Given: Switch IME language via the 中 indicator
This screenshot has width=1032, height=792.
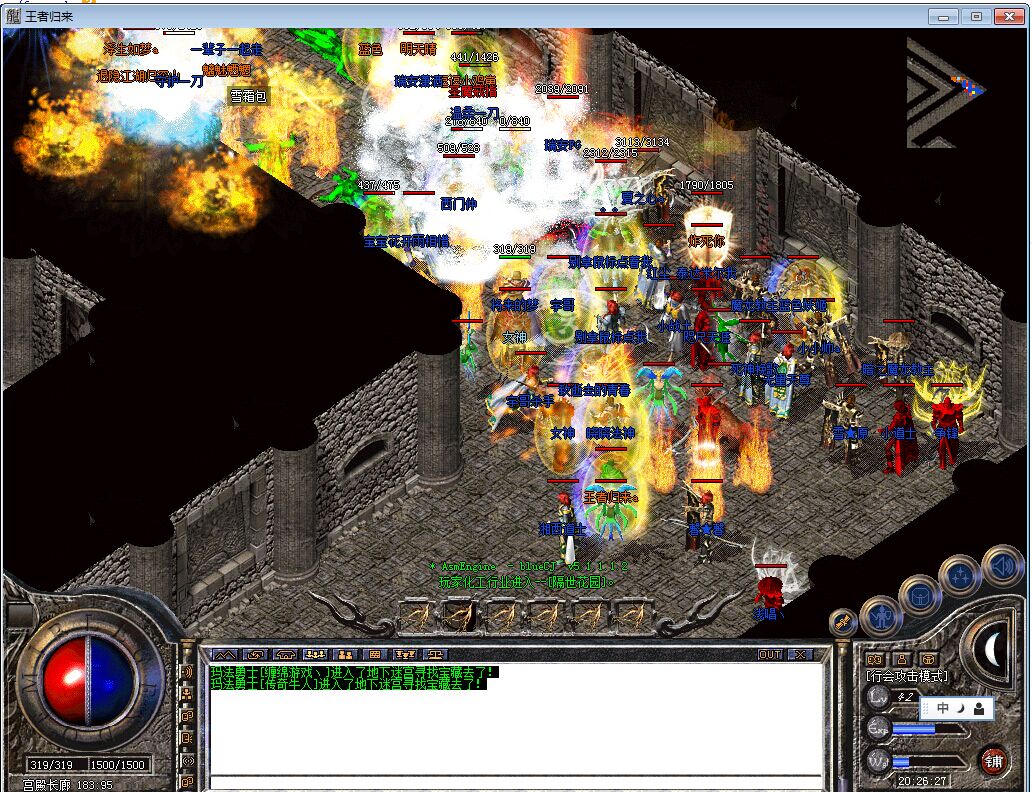Looking at the screenshot, I should click(x=942, y=708).
